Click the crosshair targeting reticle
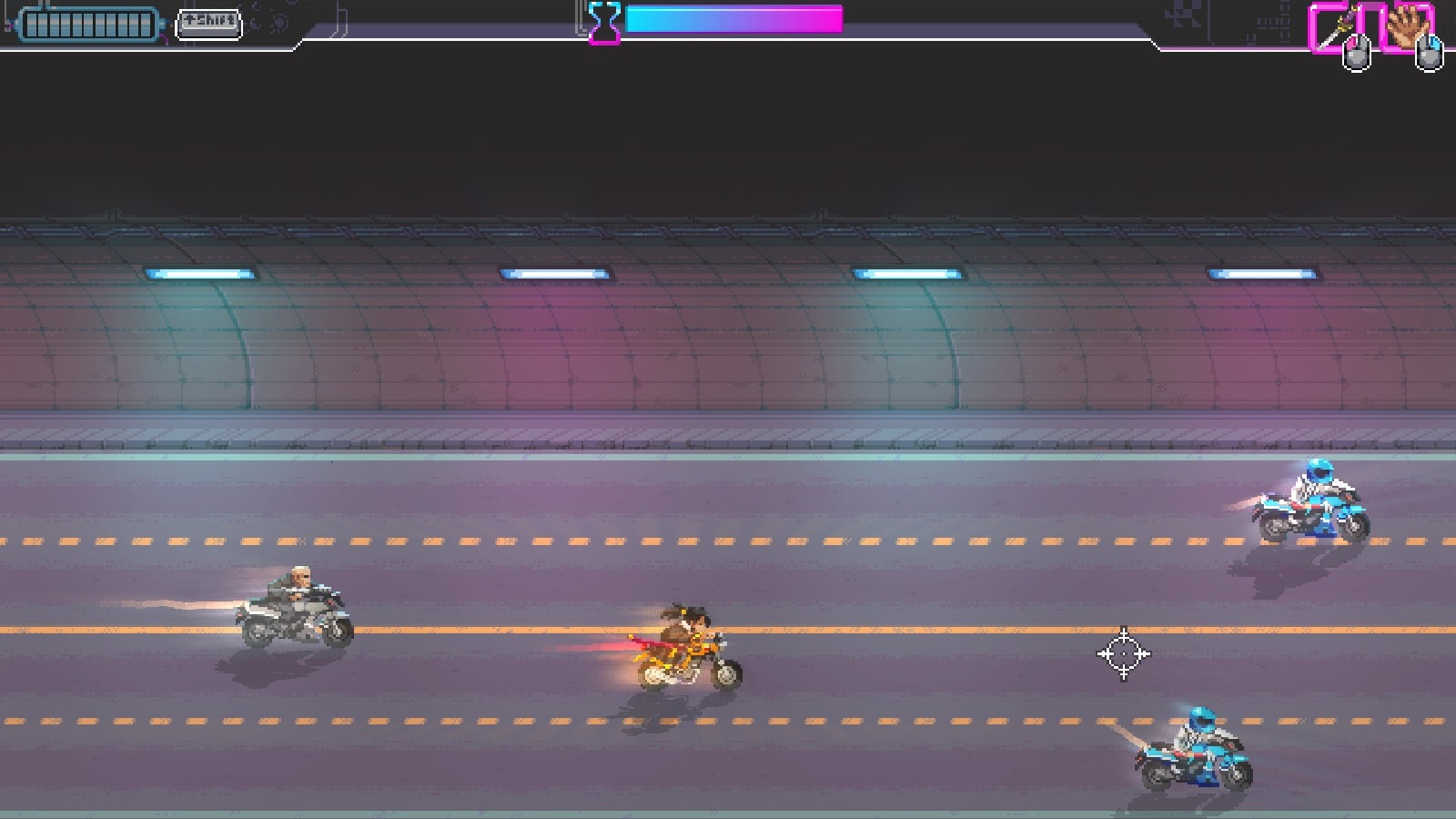1456x819 pixels. pos(1125,654)
